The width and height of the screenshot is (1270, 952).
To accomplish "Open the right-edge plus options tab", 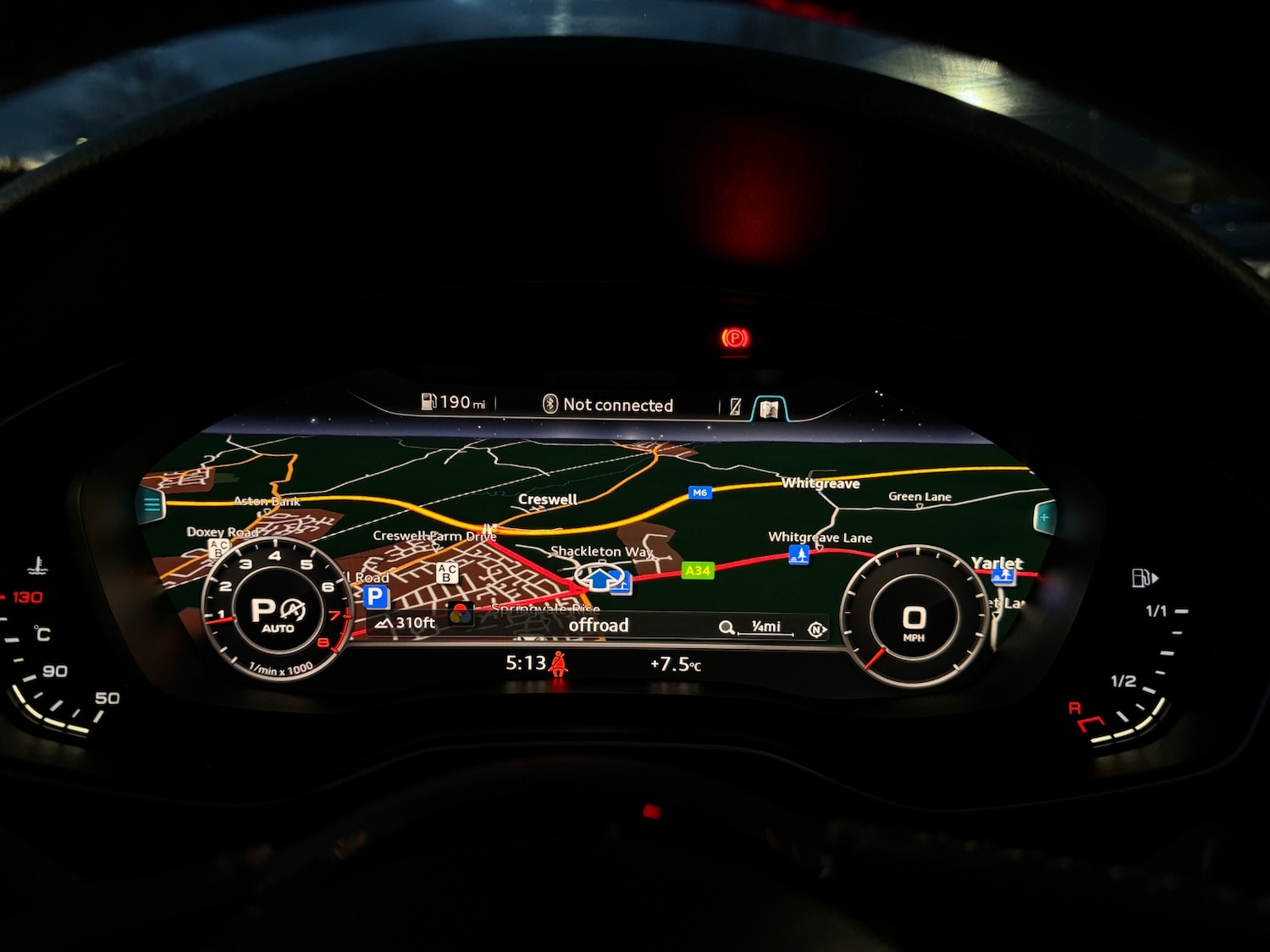I will point(1045,516).
